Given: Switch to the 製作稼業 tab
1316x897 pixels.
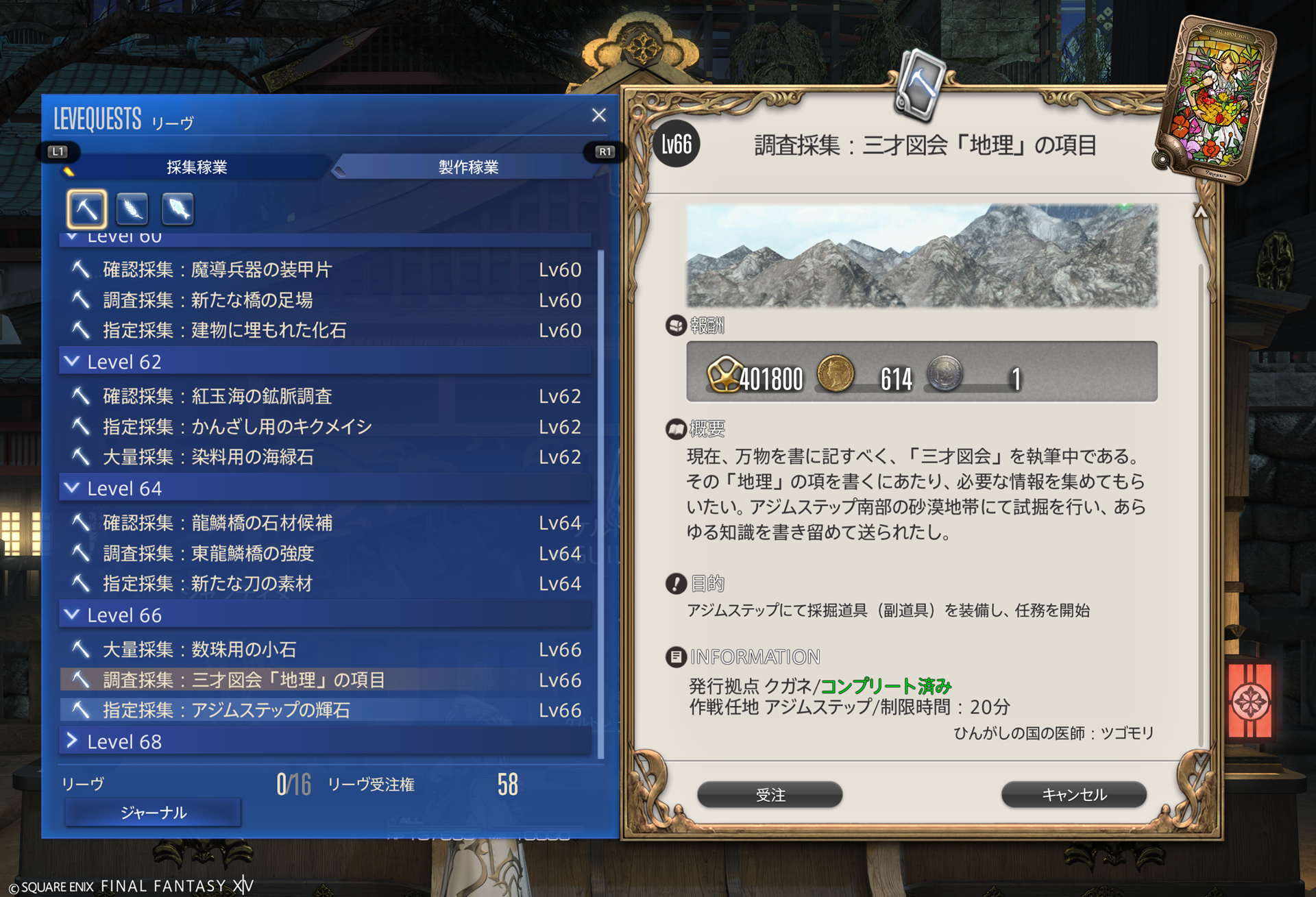Looking at the screenshot, I should [x=468, y=167].
